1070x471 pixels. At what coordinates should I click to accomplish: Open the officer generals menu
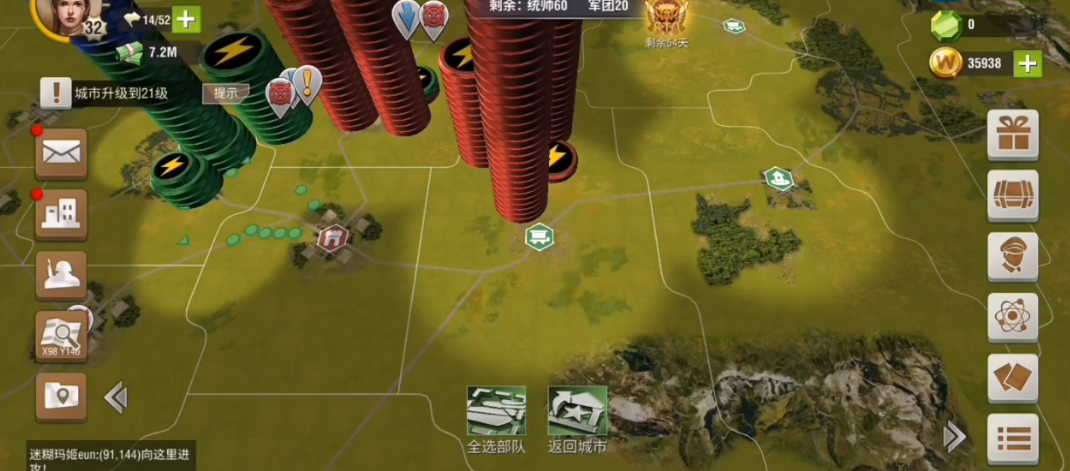coord(1012,256)
